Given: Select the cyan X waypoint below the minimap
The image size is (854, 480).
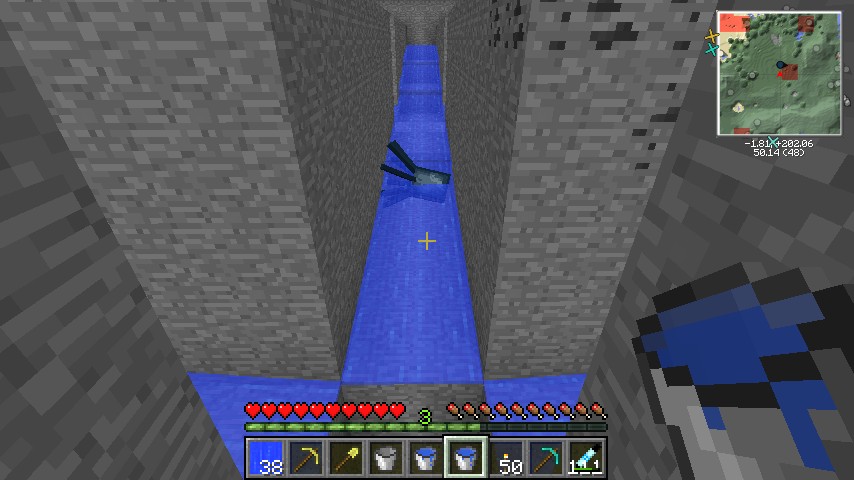Looking at the screenshot, I should [773, 141].
